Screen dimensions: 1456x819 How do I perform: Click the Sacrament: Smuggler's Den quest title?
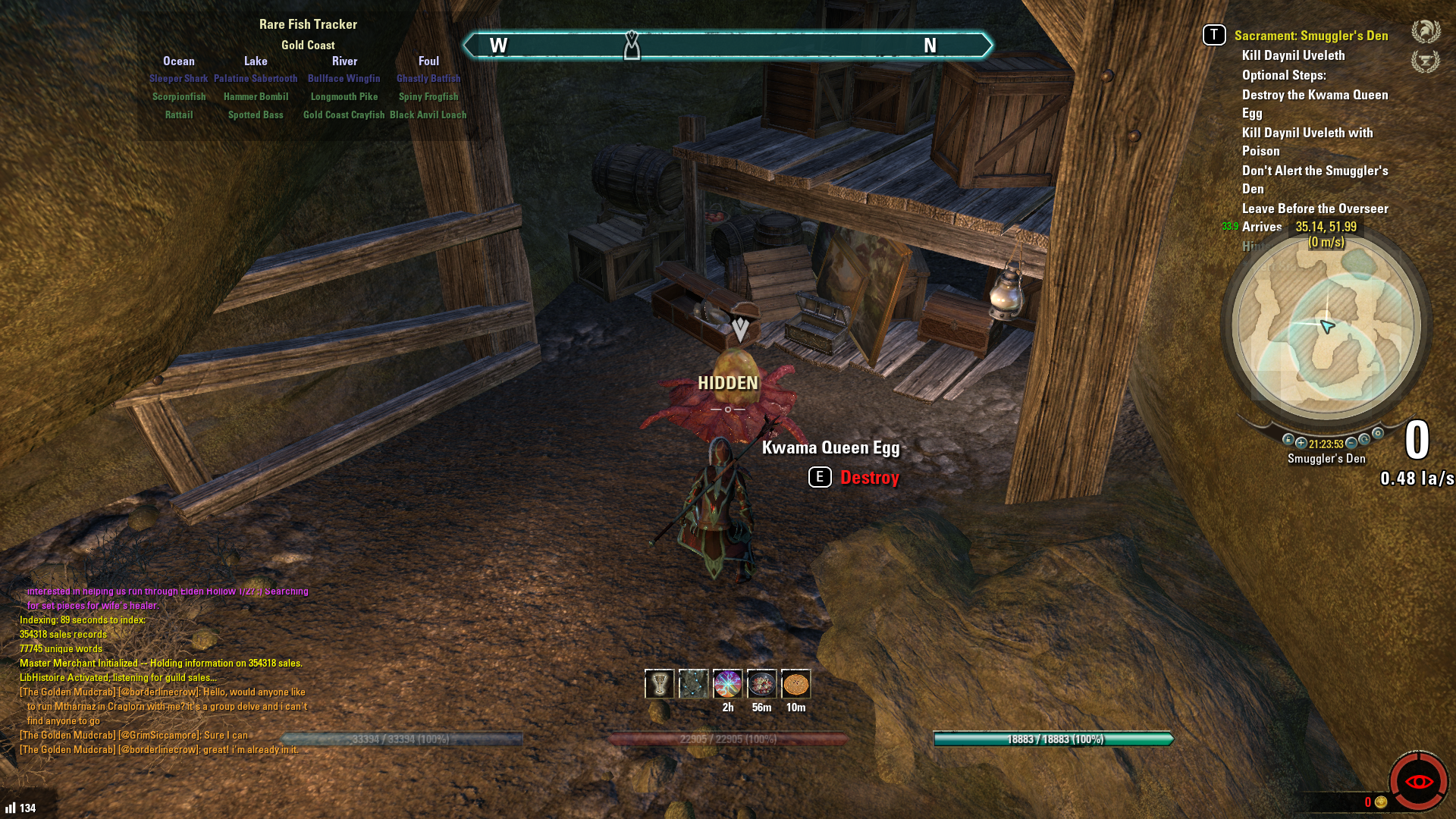pos(1310,36)
